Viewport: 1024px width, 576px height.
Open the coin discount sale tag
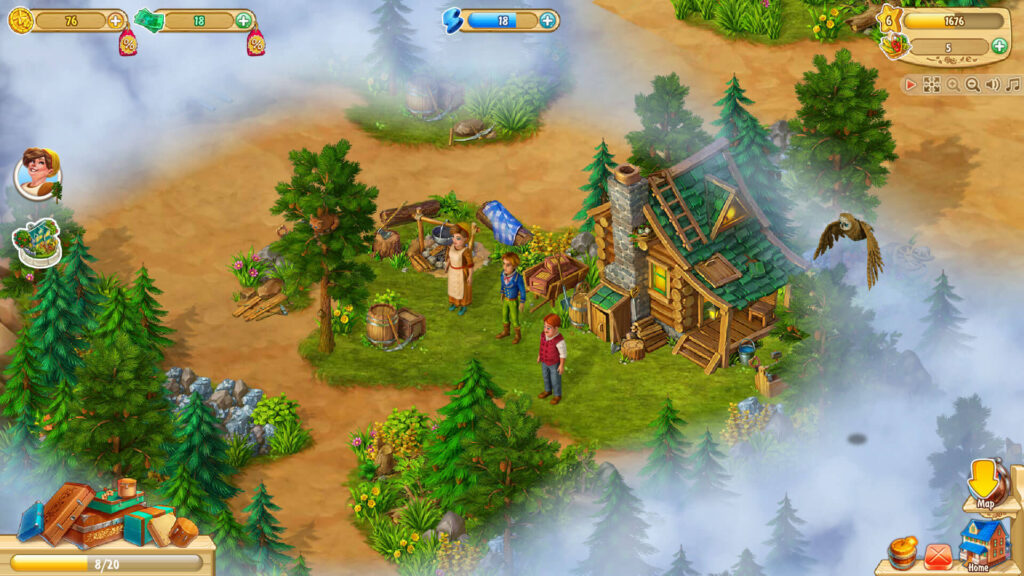click(x=128, y=43)
